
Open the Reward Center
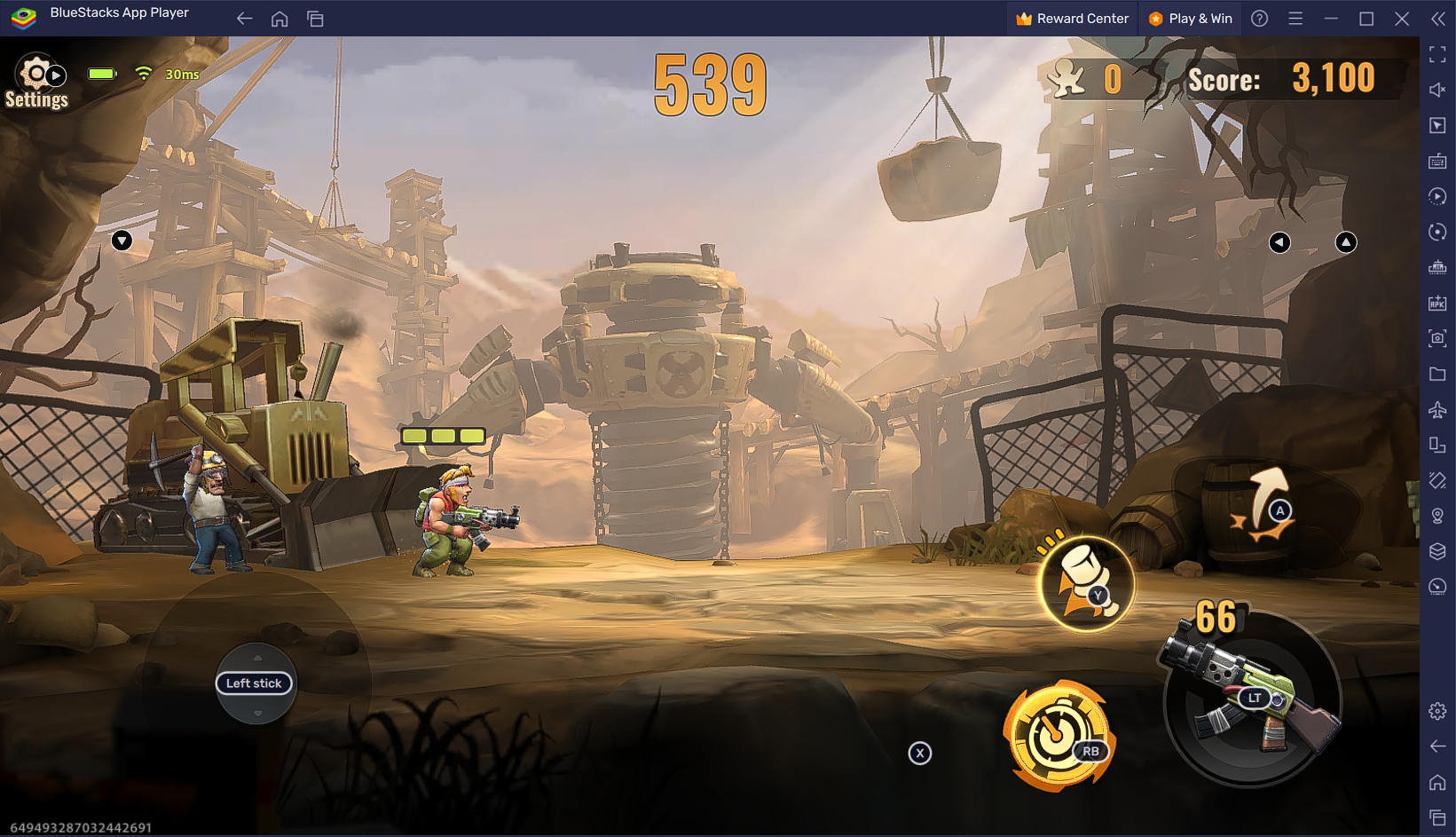coord(1071,18)
